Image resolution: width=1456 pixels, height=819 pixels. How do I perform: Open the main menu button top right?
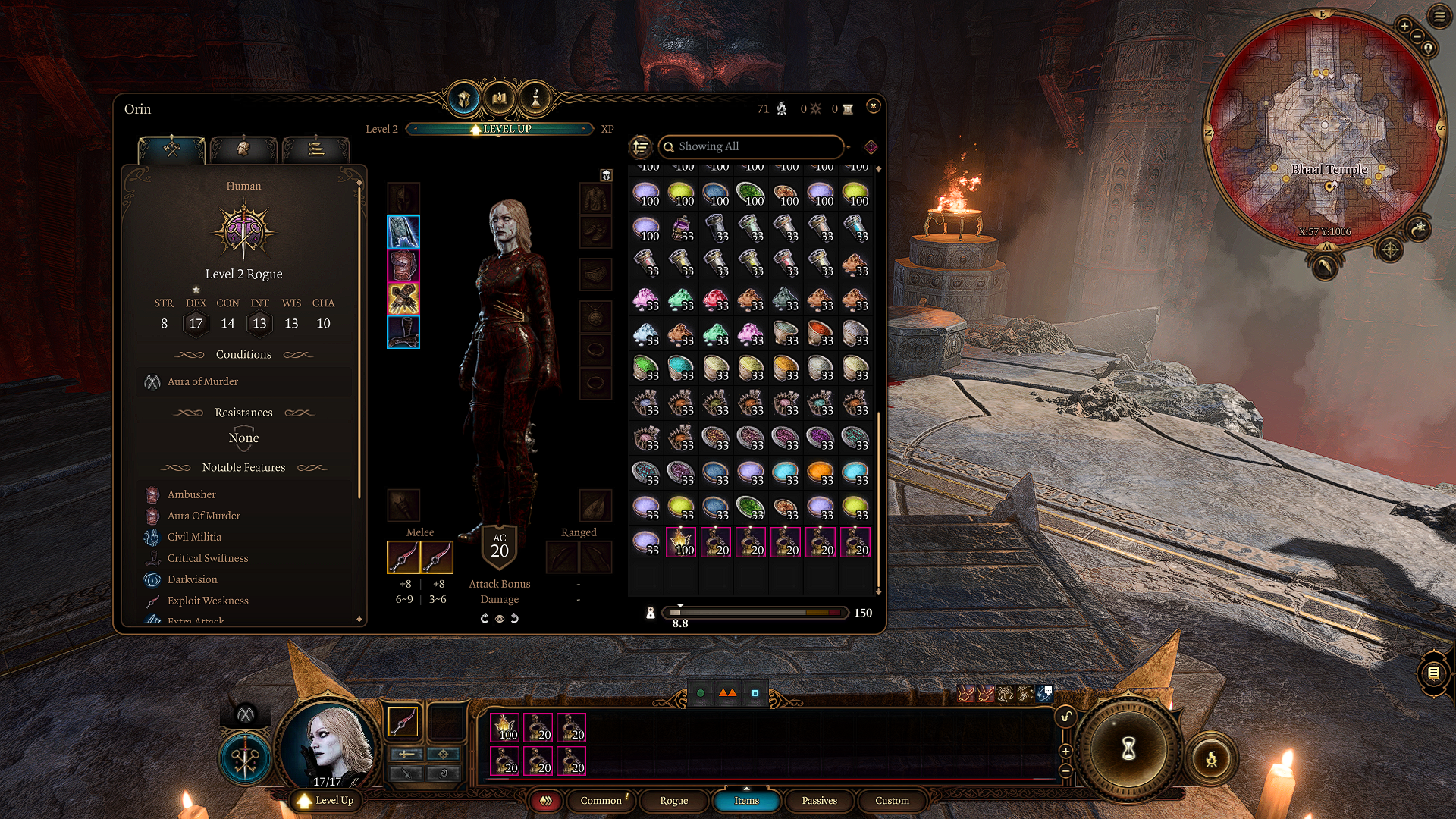1439,16
